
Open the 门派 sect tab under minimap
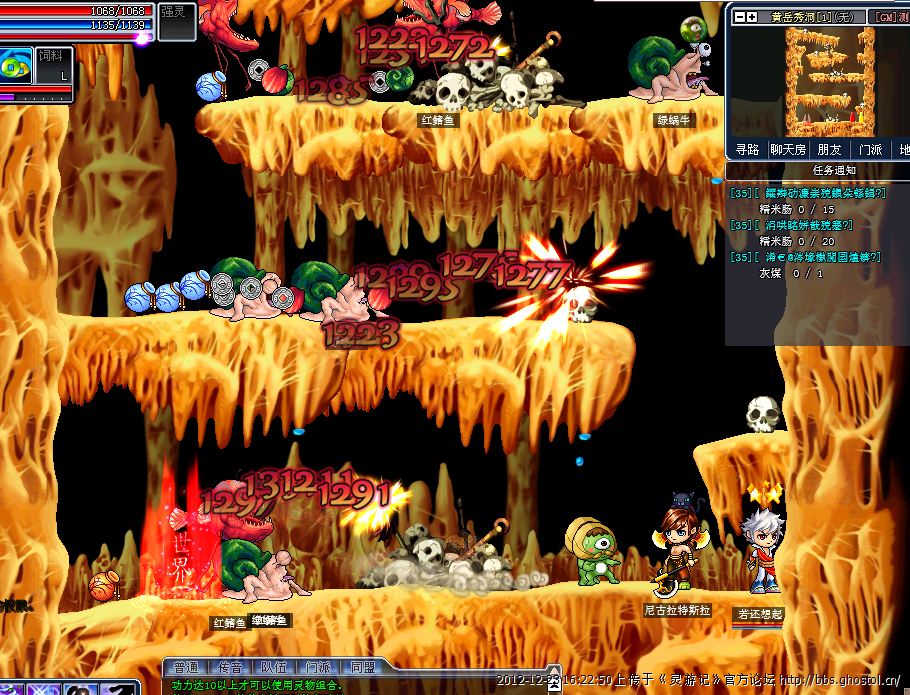click(x=870, y=149)
